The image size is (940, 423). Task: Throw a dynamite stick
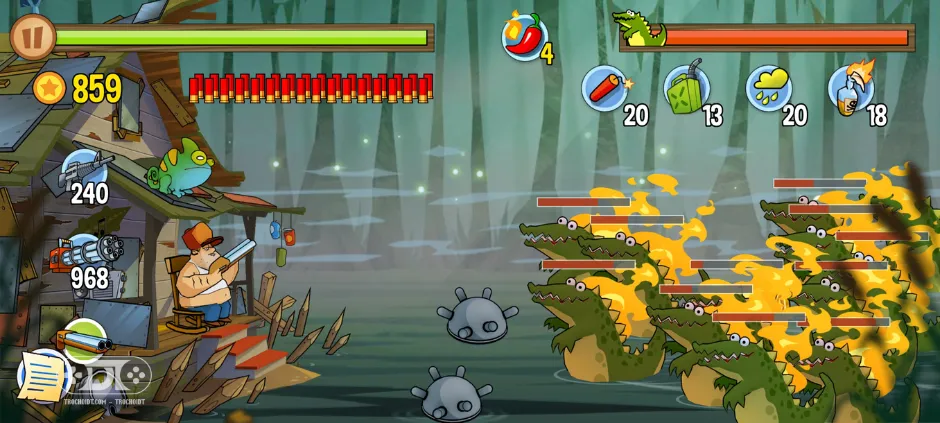click(604, 87)
